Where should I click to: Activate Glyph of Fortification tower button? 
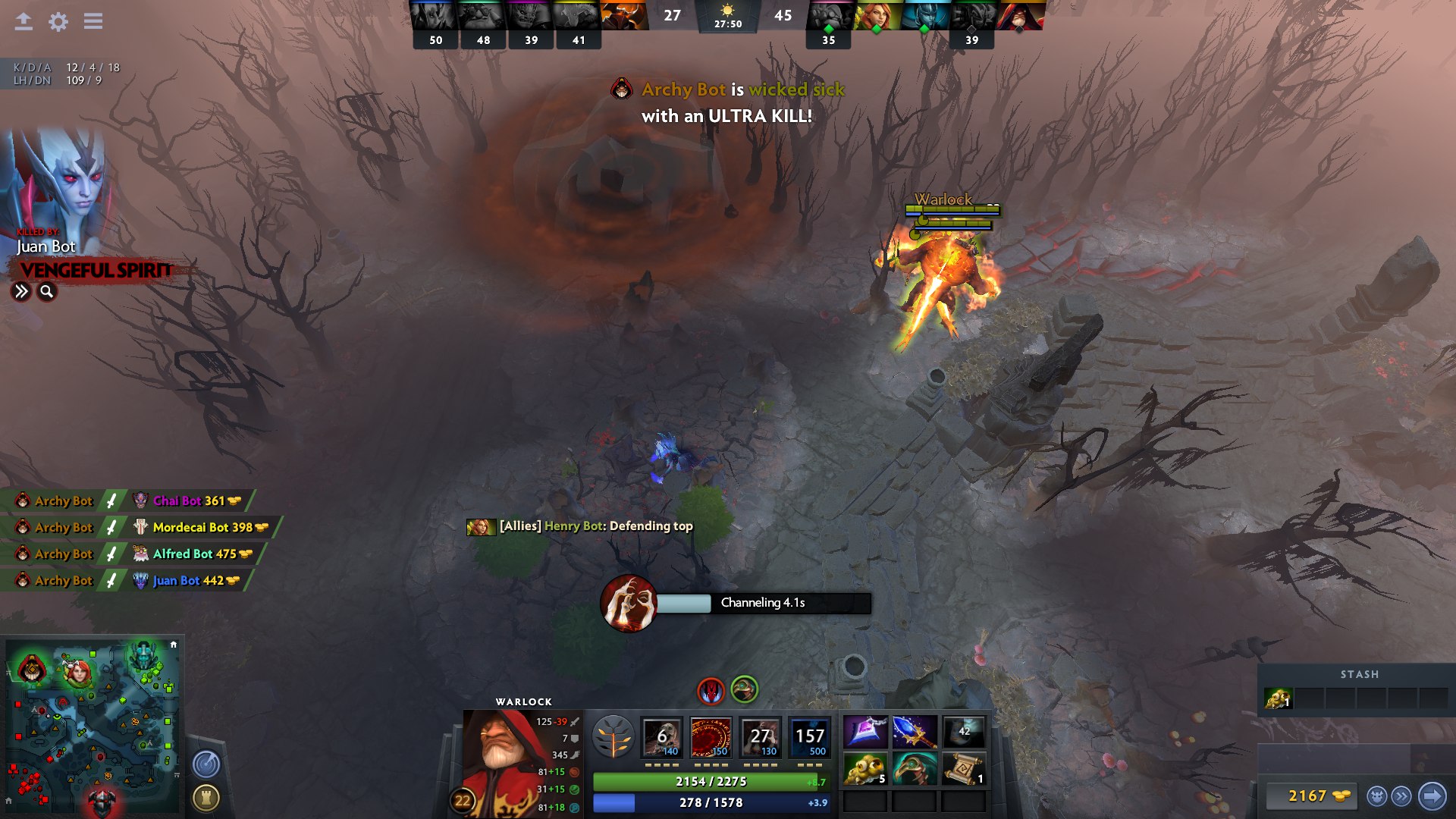pyautogui.click(x=206, y=798)
